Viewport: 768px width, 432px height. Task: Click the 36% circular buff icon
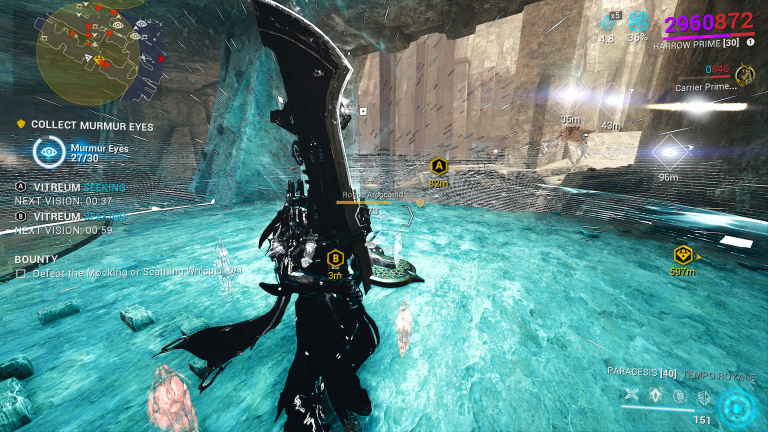tap(639, 22)
